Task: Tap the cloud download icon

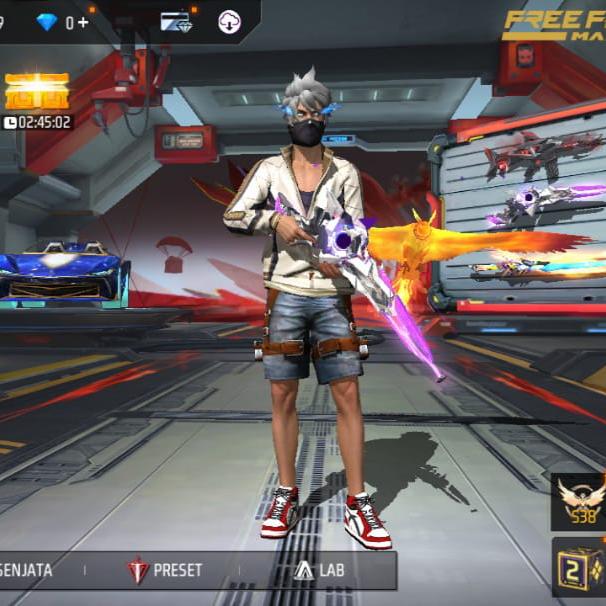Action: (x=230, y=22)
